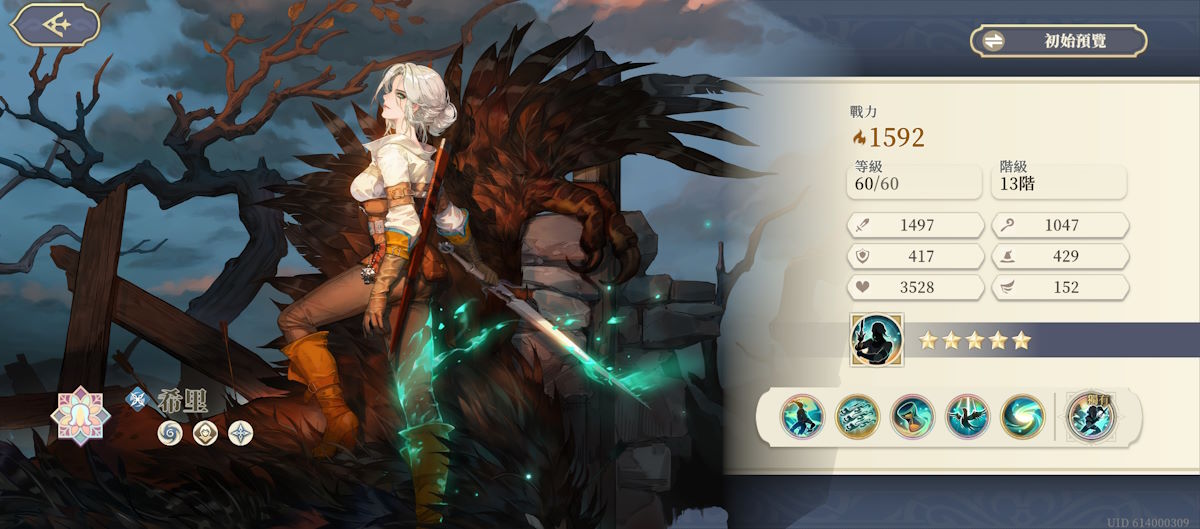The width and height of the screenshot is (1200, 529).
Task: Click the square sword-wielder silhouette portrait
Action: tap(876, 340)
